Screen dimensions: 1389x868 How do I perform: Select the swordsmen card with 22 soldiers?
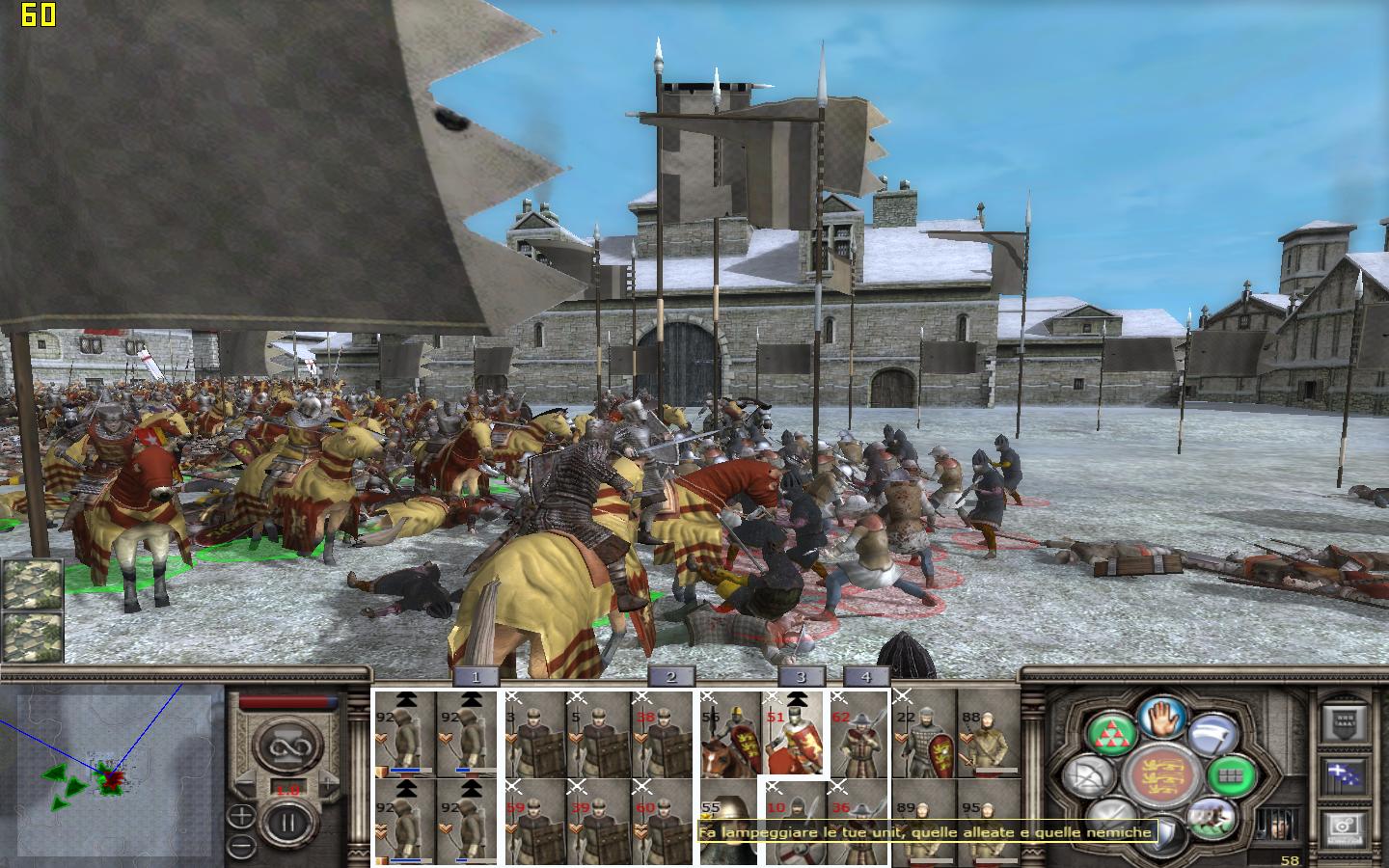924,734
